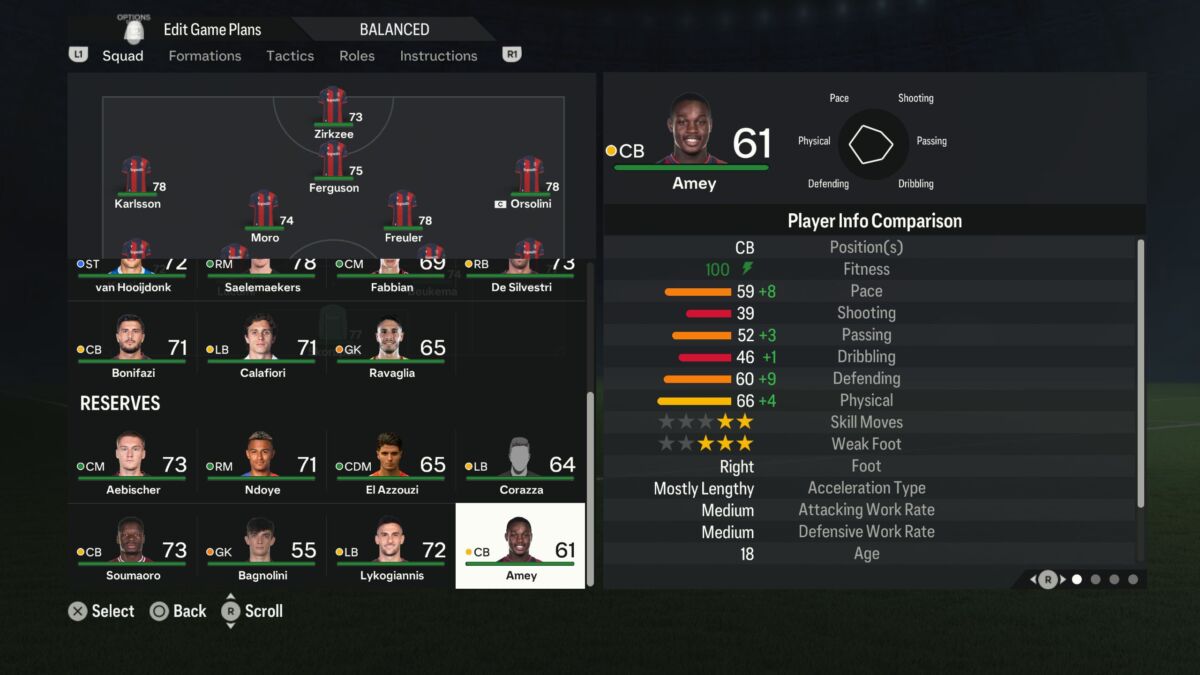Pick Soumaoro from the reserves
This screenshot has width=1200, height=675.
(x=132, y=550)
